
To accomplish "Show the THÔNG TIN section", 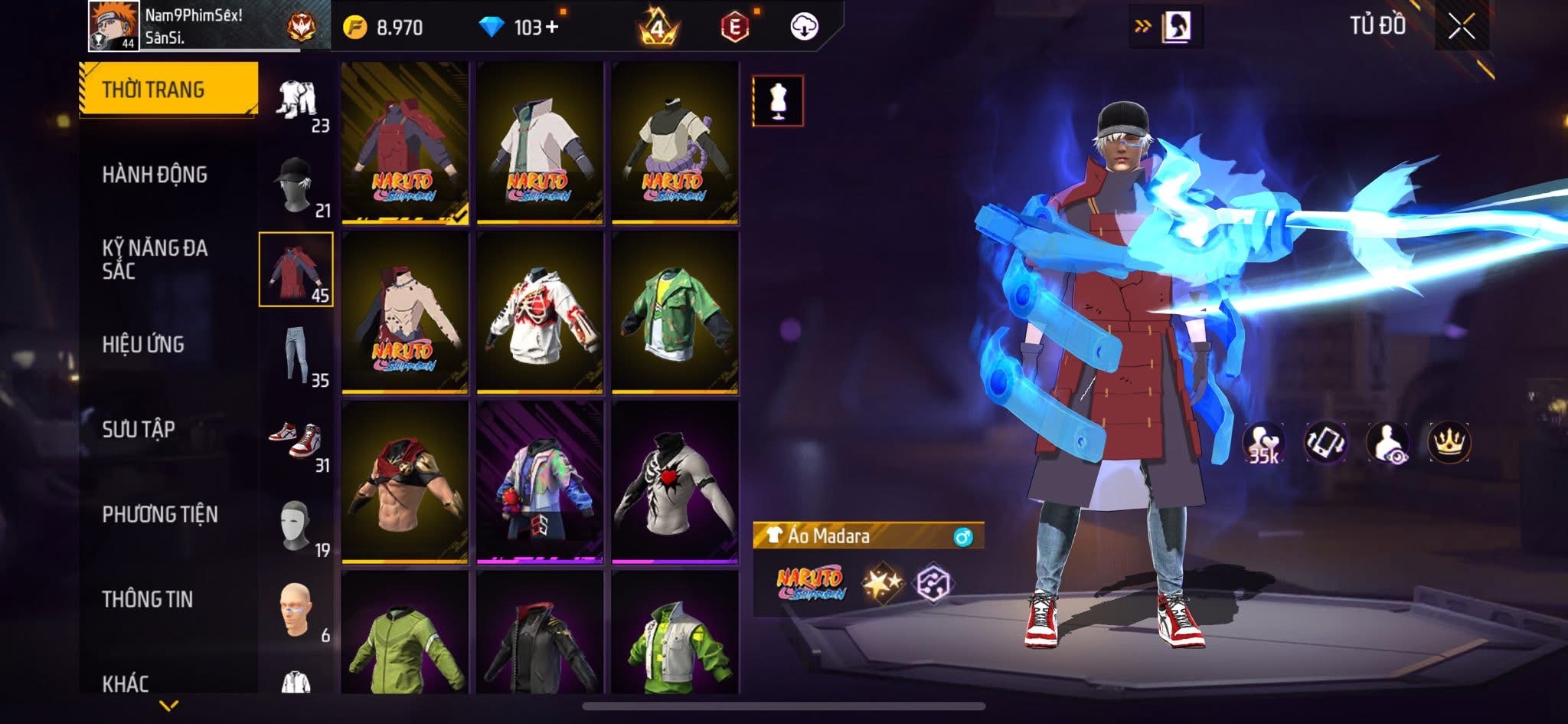I will point(148,599).
